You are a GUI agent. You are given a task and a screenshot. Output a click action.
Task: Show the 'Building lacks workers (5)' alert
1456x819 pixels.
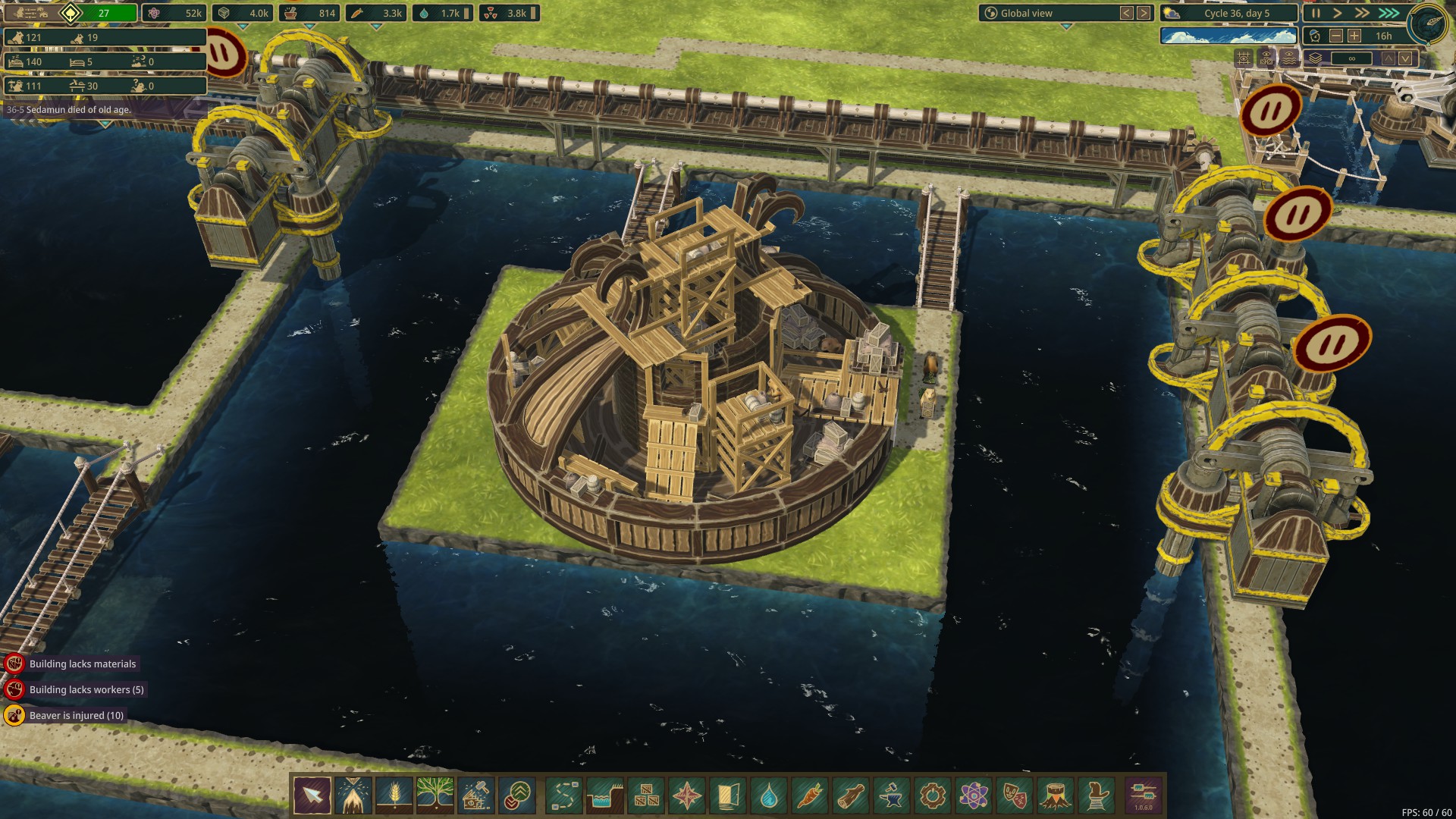point(86,689)
